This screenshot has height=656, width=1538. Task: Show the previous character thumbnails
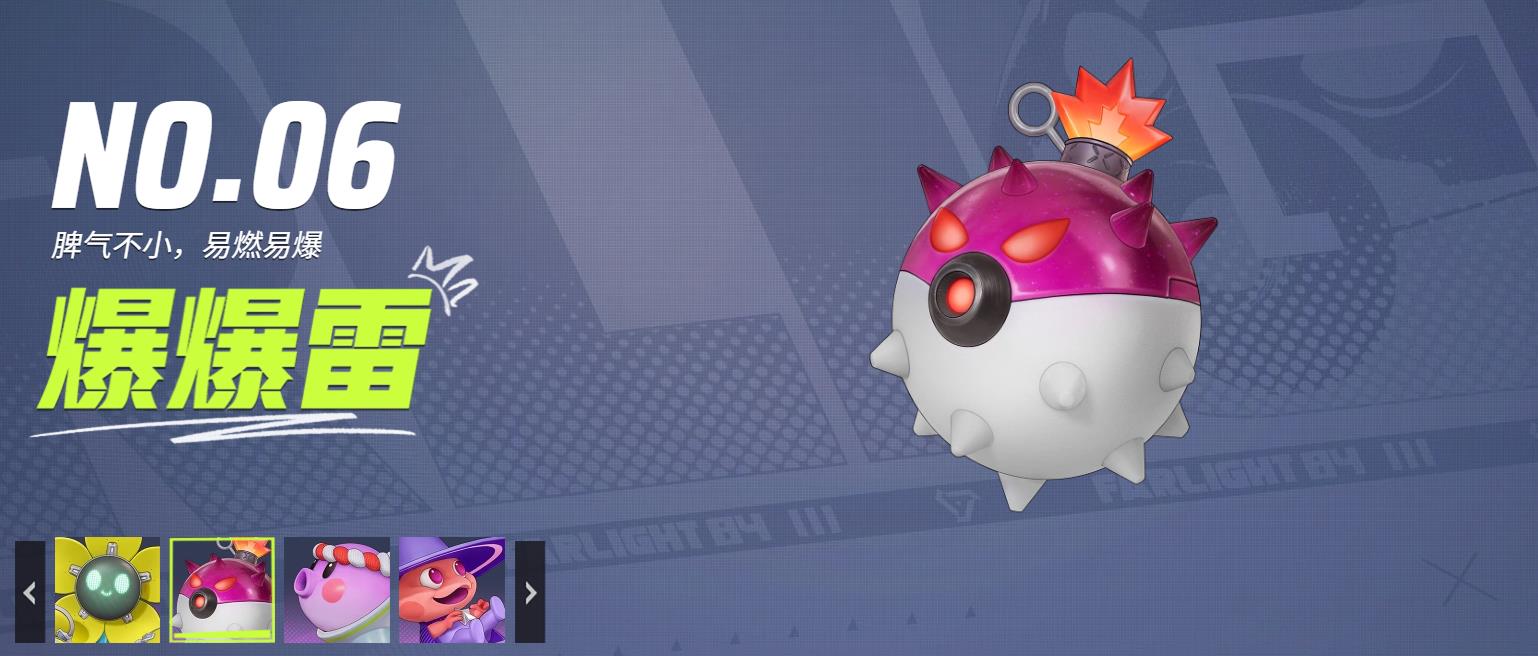(30, 592)
